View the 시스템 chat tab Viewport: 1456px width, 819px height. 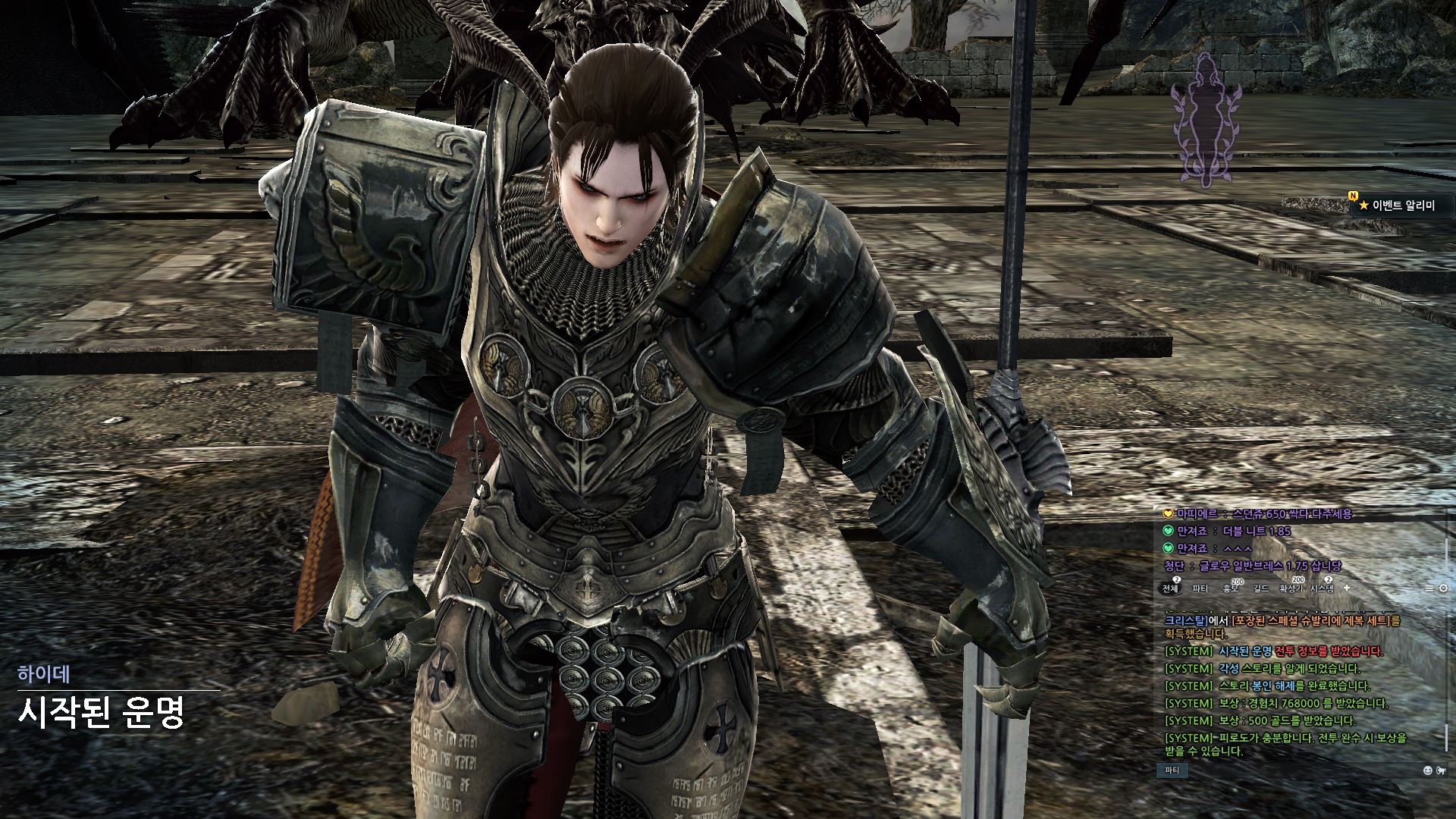click(x=1322, y=588)
